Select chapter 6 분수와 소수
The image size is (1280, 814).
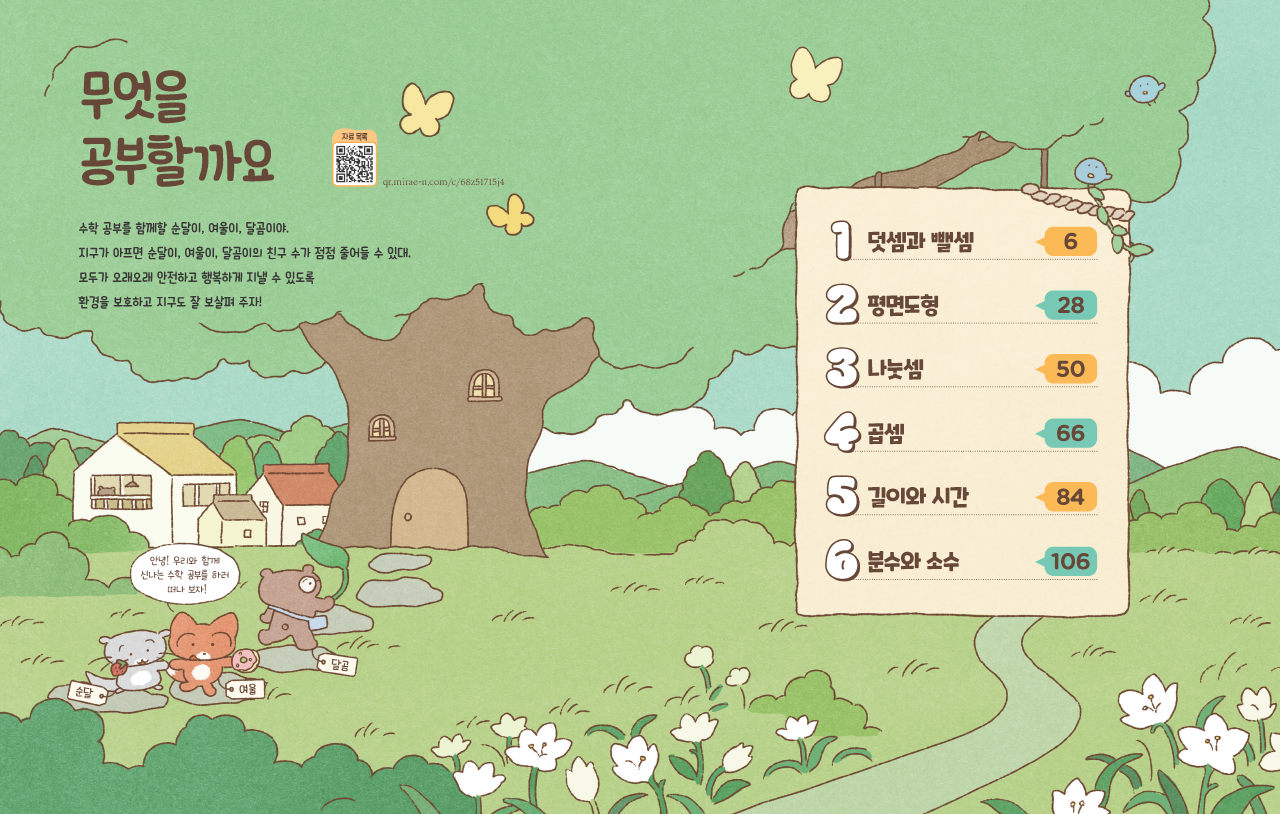tap(912, 562)
